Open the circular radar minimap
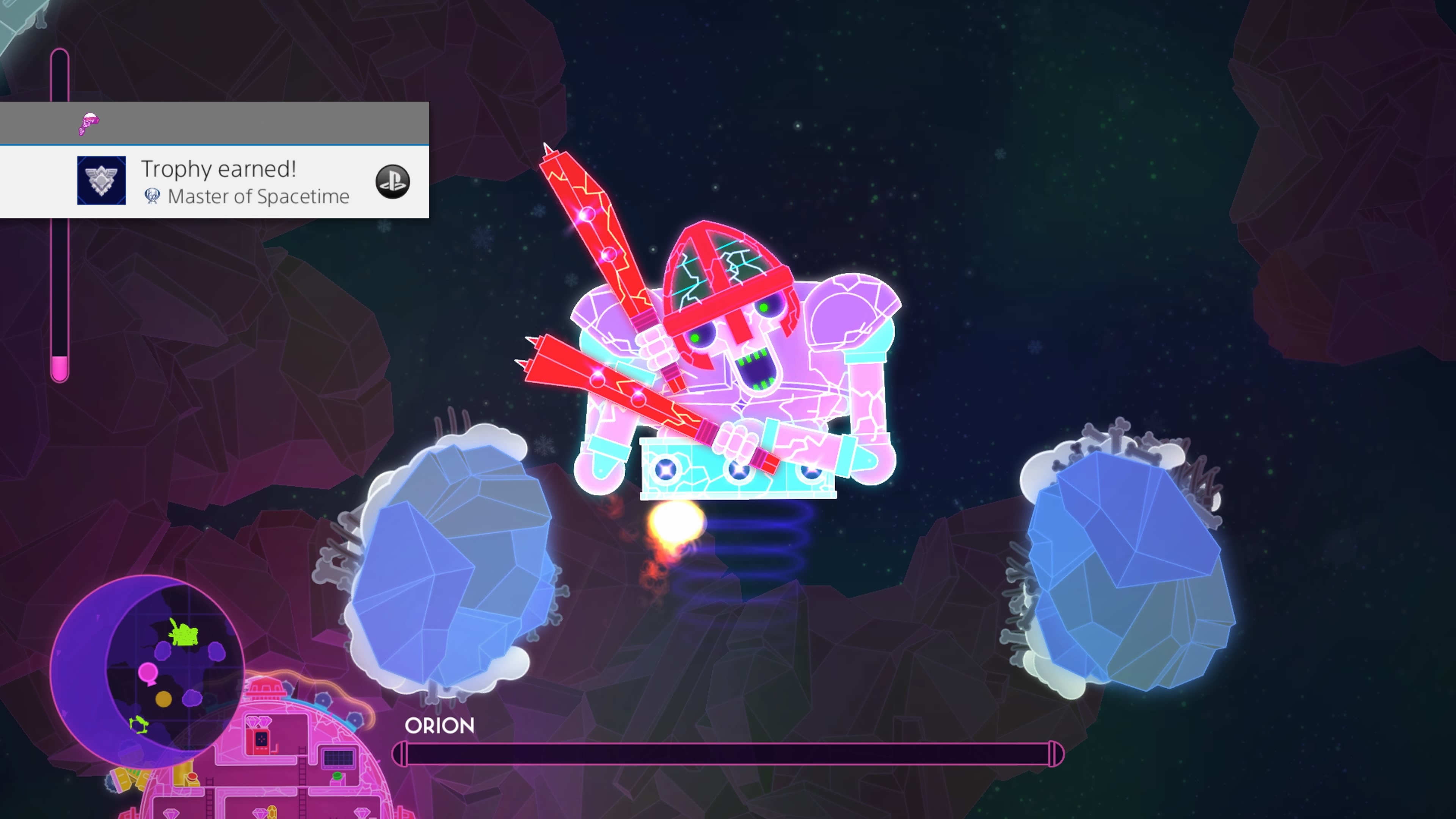 (x=148, y=670)
